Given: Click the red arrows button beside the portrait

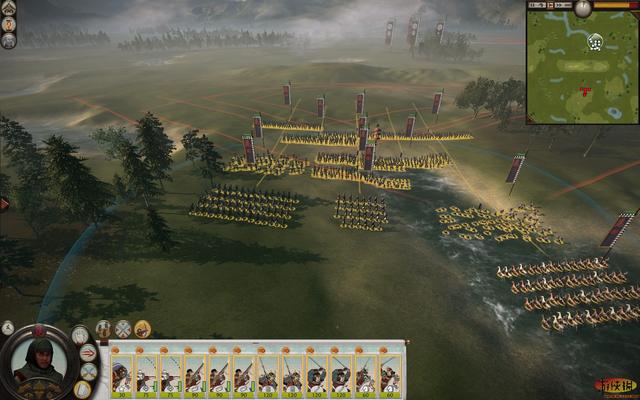Looking at the screenshot, I should pos(88,353).
